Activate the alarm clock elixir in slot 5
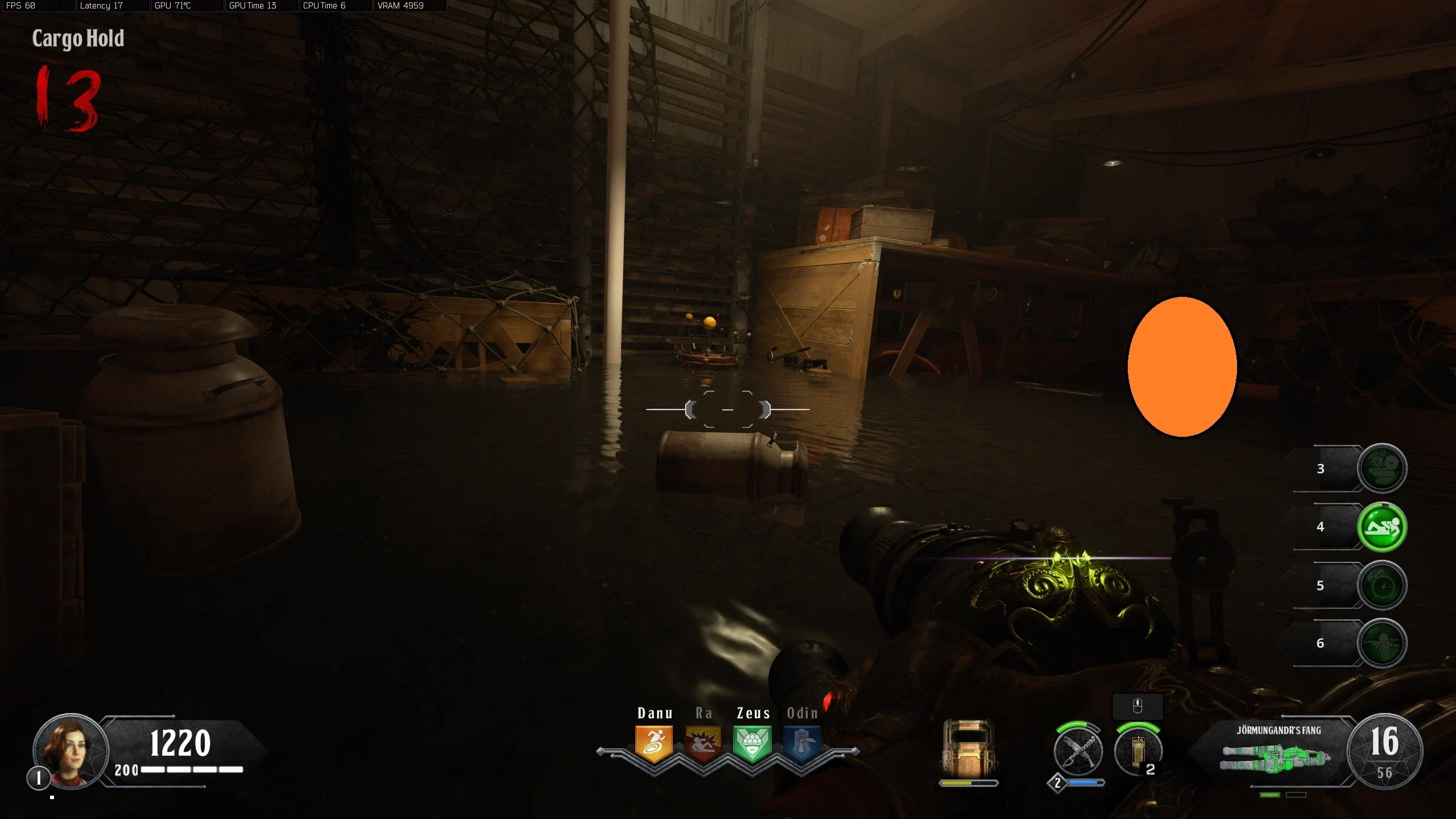1456x819 pixels. click(1381, 585)
